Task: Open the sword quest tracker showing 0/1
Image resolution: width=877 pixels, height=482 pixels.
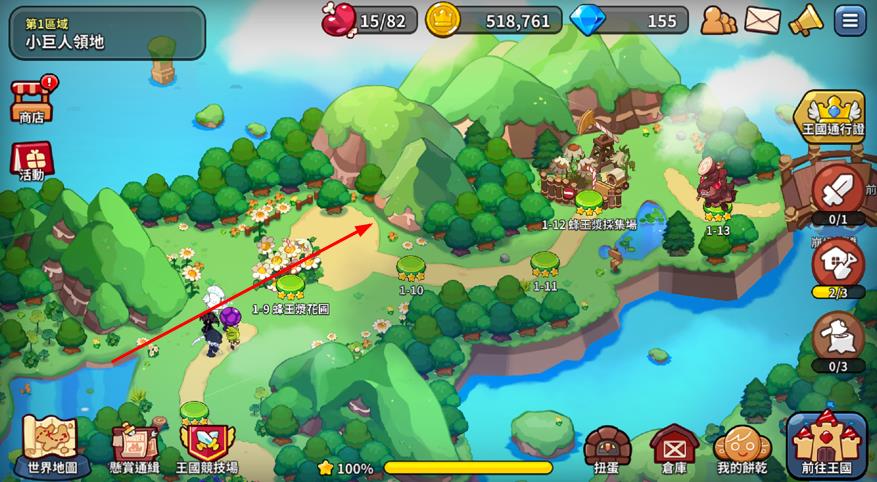Action: (838, 191)
